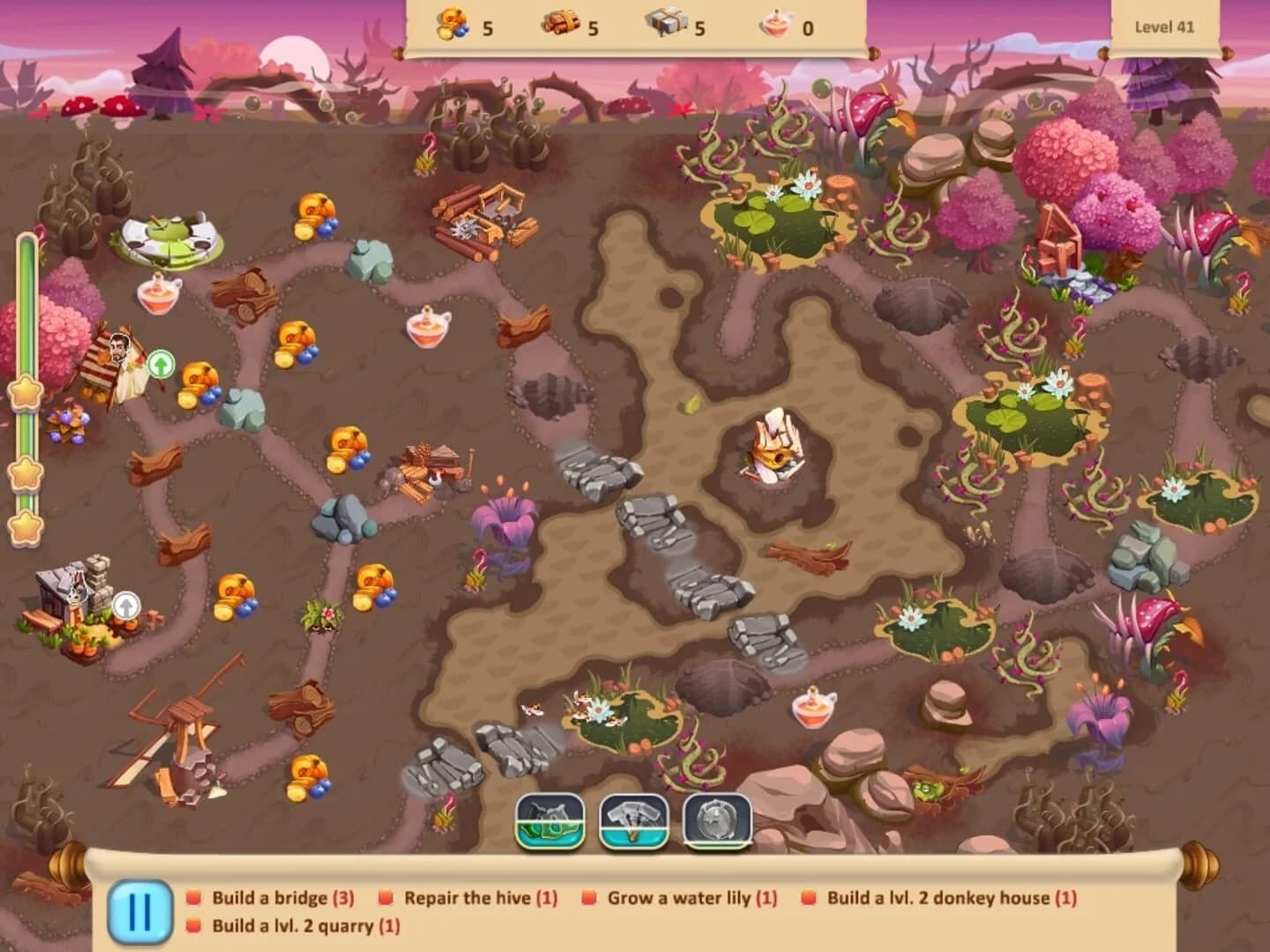The width and height of the screenshot is (1270, 952).
Task: Activate the water lily bonus ability
Action: pos(549,825)
